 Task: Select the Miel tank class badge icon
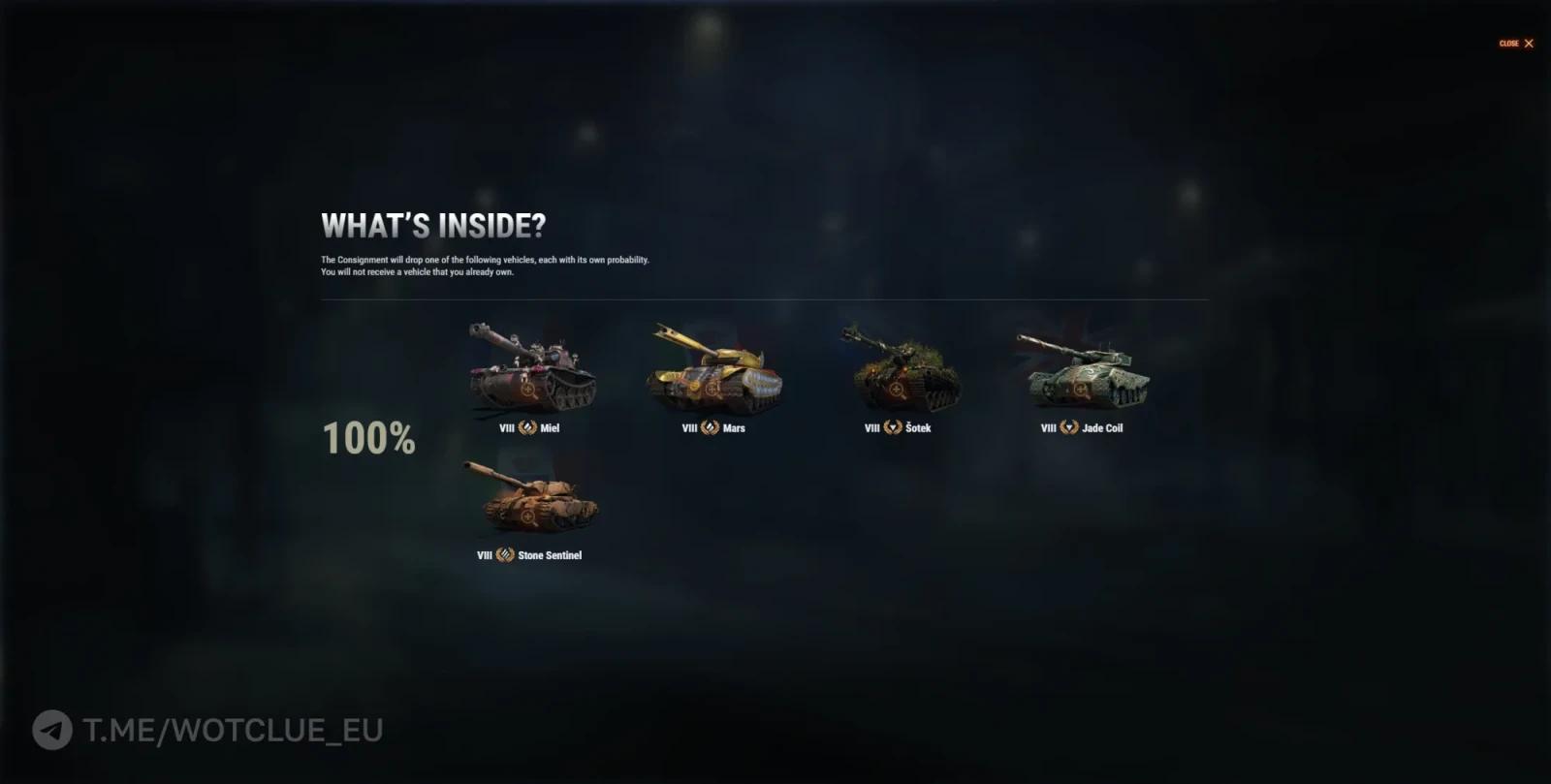[526, 427]
